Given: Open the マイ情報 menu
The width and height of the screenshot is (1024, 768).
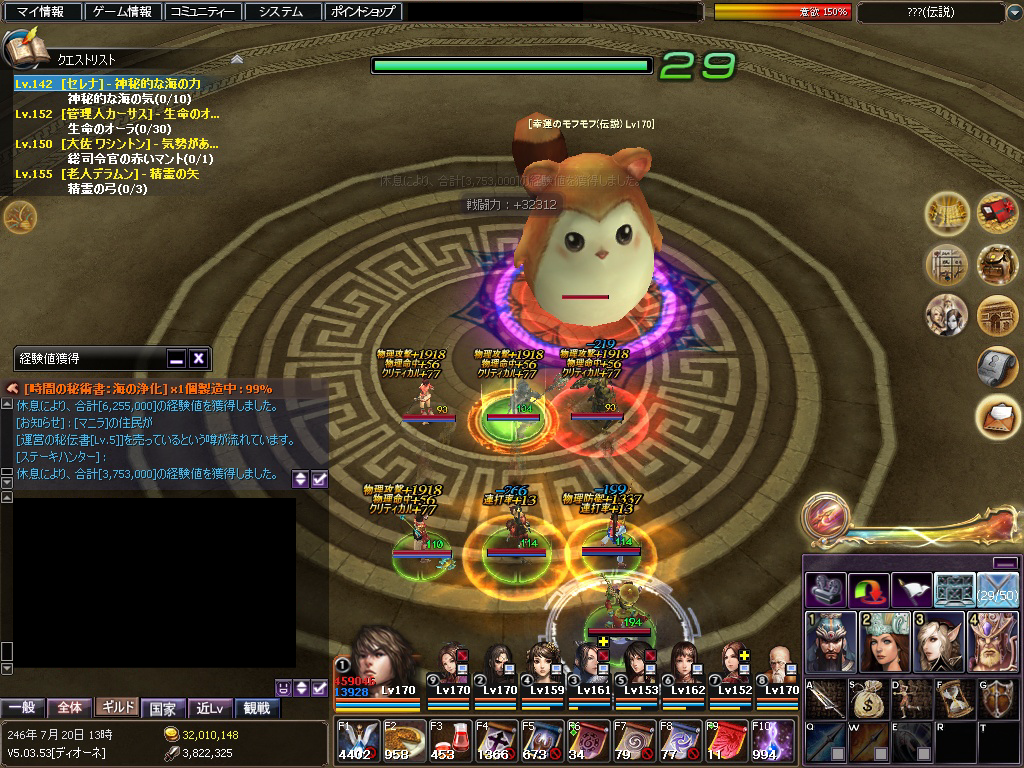Looking at the screenshot, I should click(40, 12).
